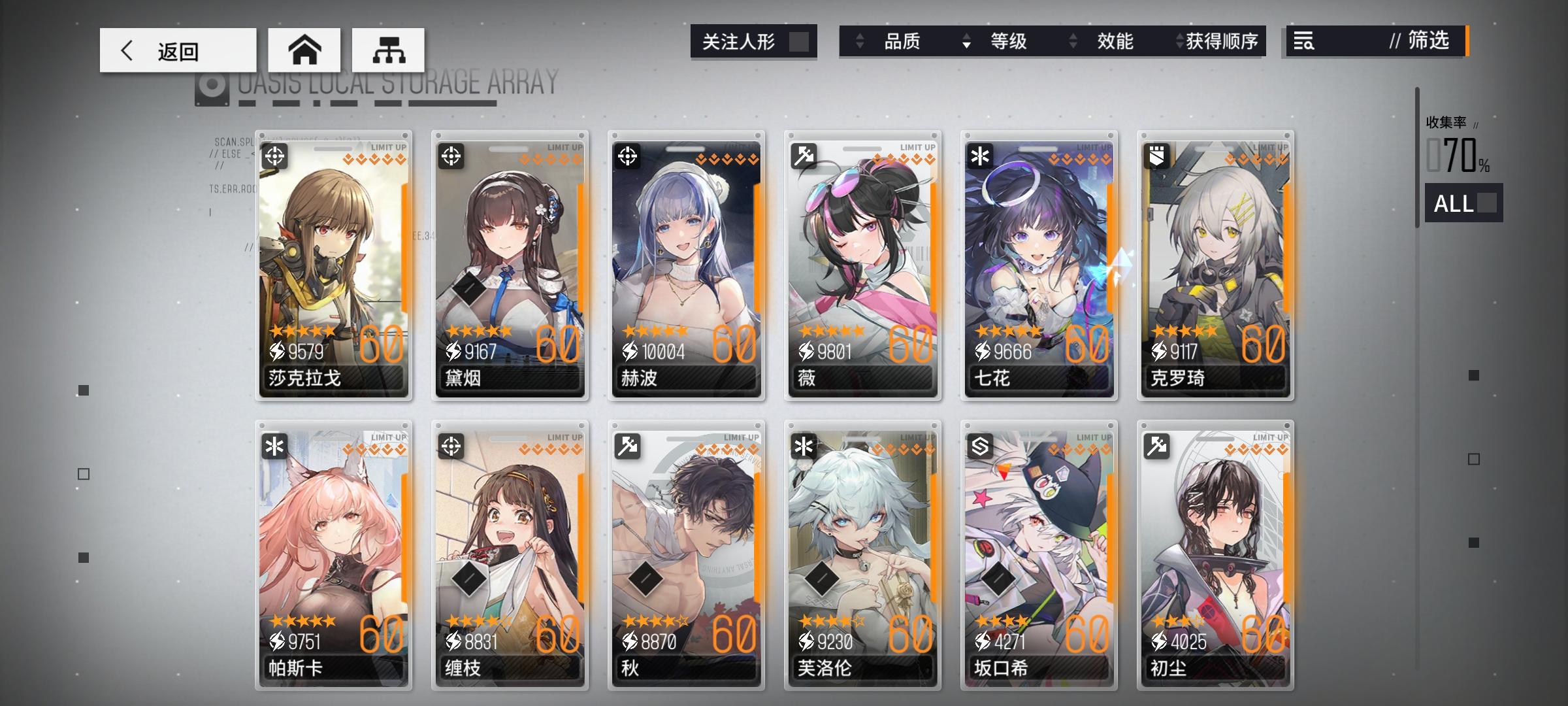
Task: Click the warrior hammer icon on 薇's card
Action: 805,156
